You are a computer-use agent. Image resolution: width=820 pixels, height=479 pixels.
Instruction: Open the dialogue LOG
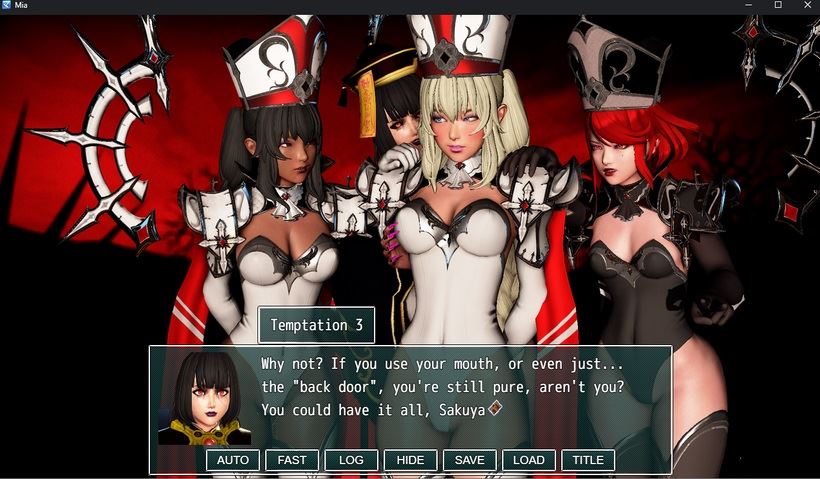[351, 460]
